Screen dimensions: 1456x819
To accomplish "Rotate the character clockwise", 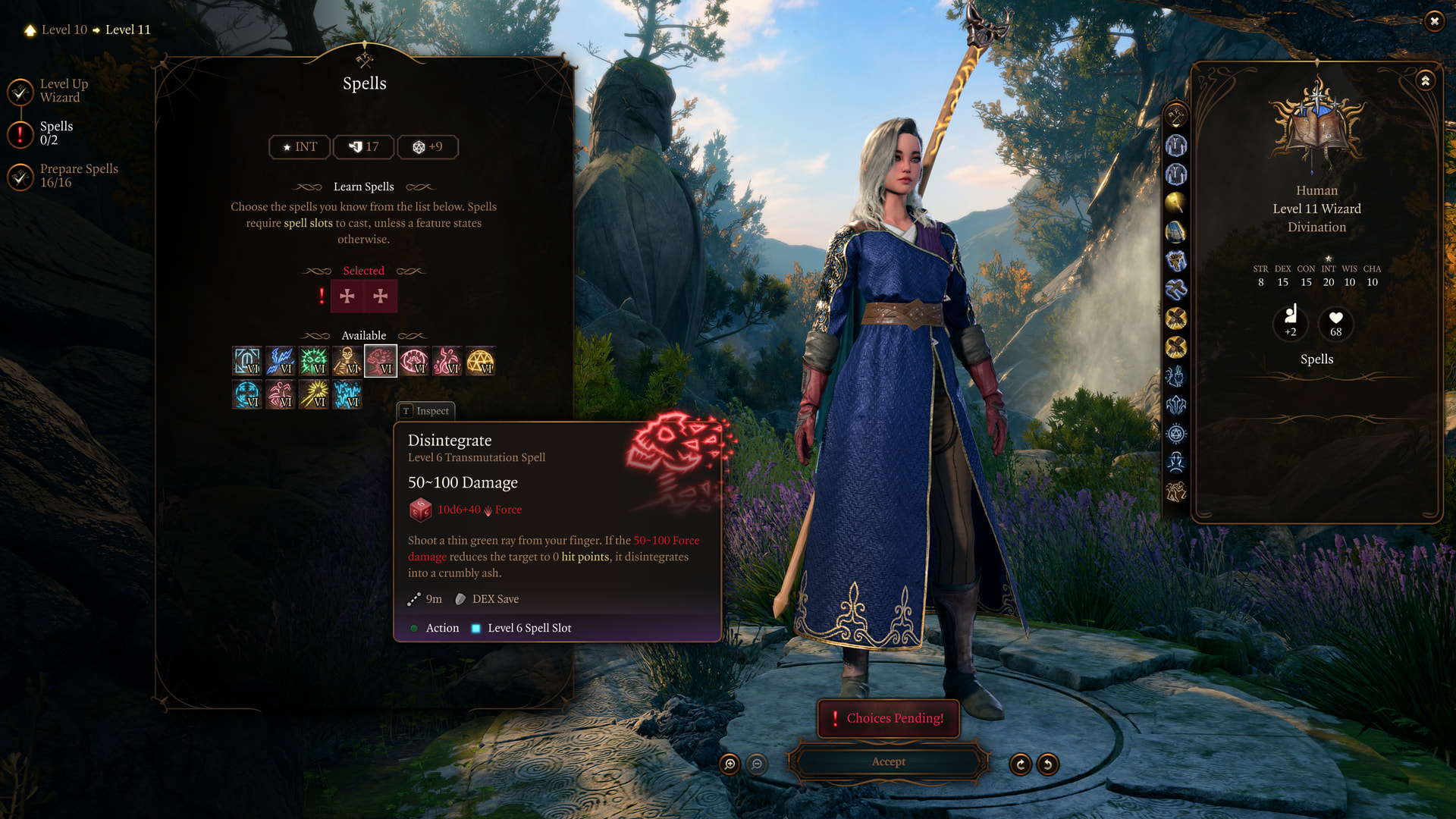I will 1021,764.
